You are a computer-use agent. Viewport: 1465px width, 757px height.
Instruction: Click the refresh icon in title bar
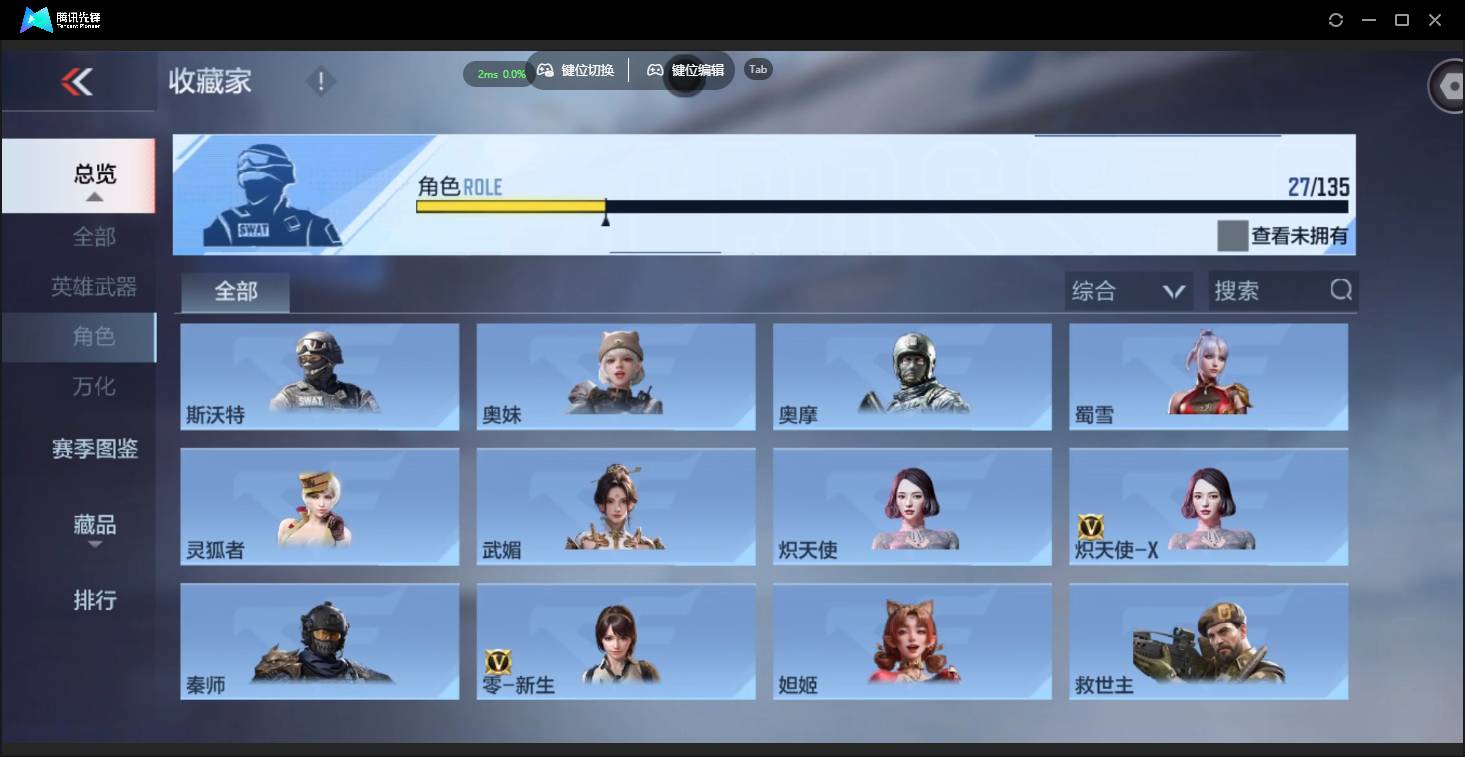click(x=1336, y=19)
